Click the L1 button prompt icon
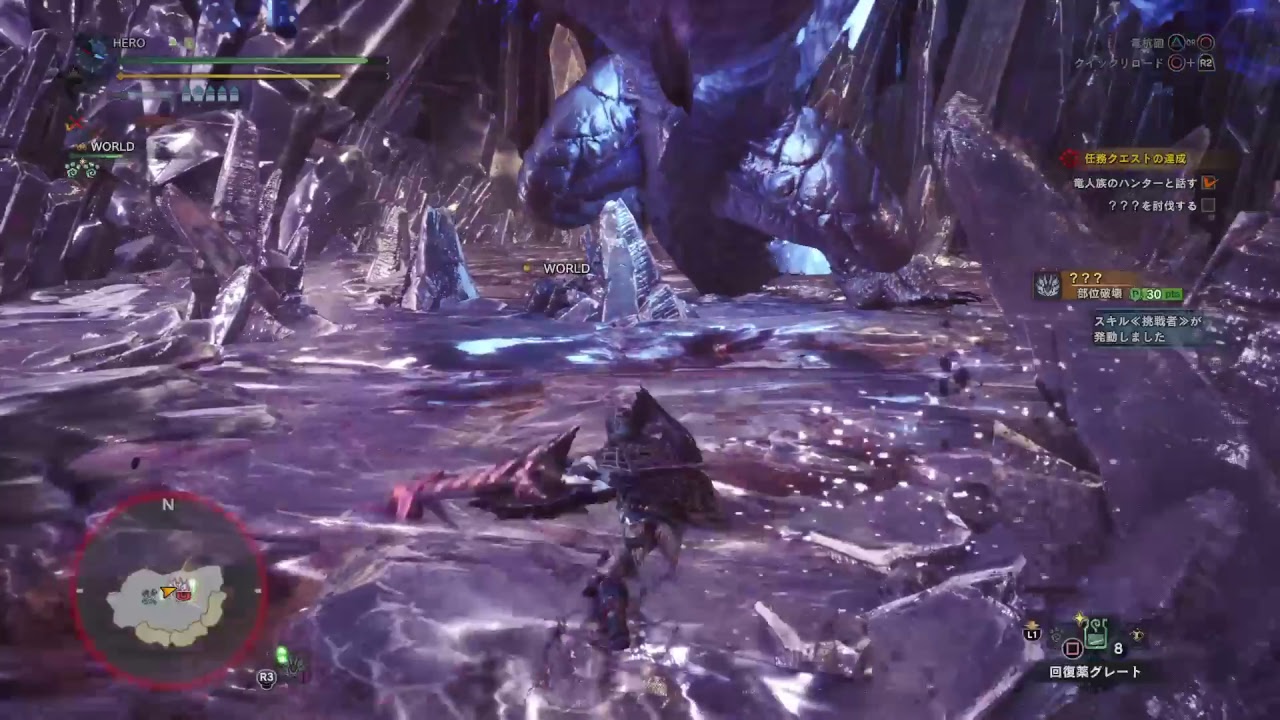This screenshot has width=1280, height=720. 1032,633
